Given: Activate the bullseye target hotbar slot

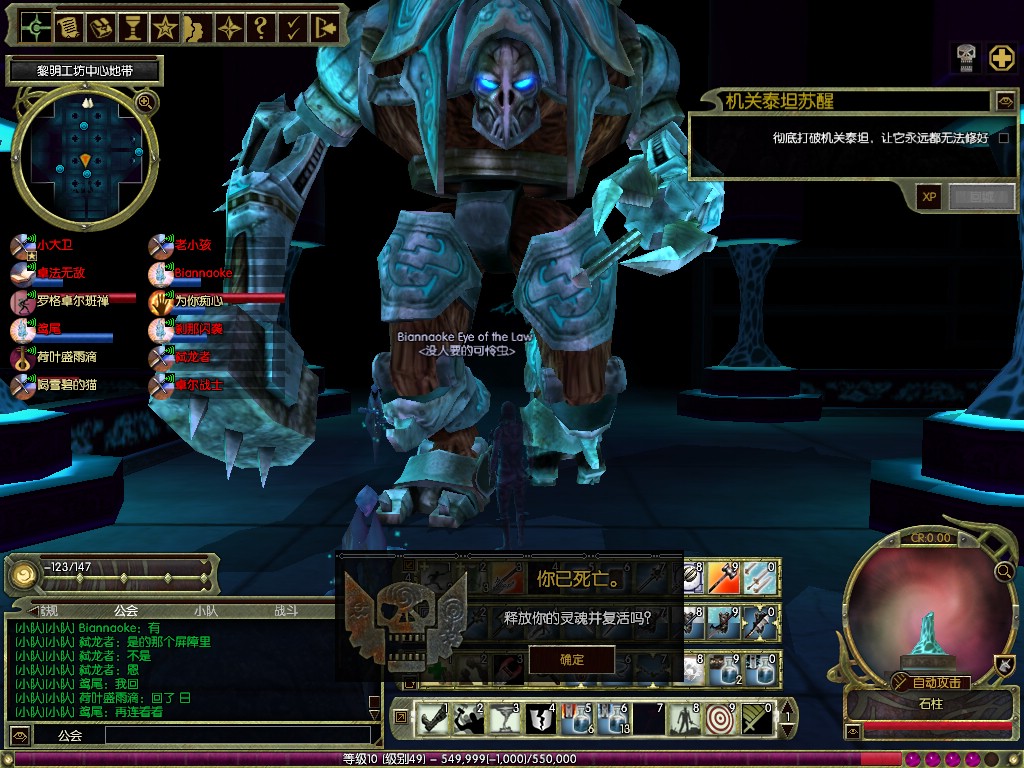Looking at the screenshot, I should [x=718, y=717].
